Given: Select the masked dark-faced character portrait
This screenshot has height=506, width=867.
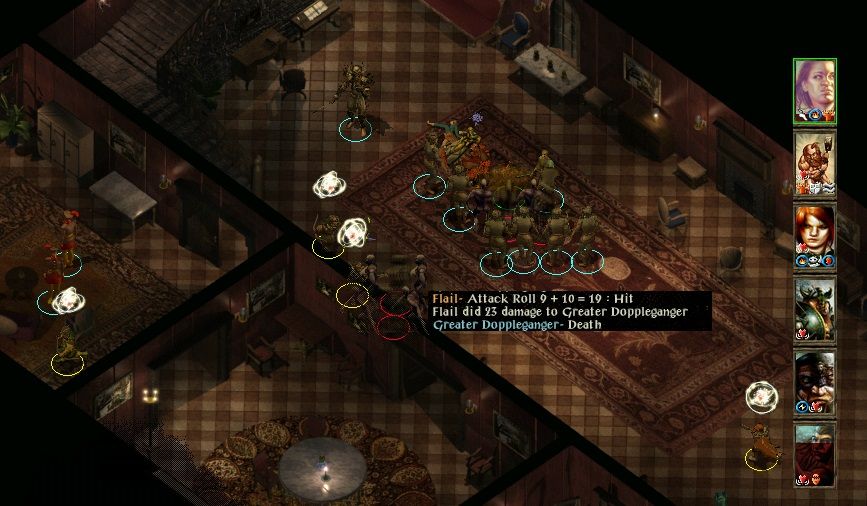Looking at the screenshot, I should [814, 381].
